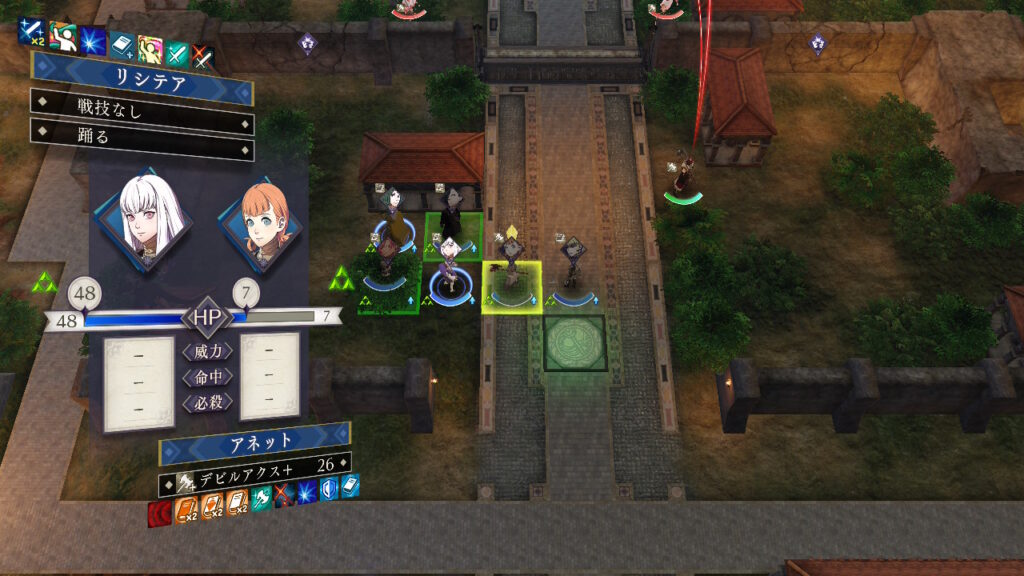This screenshot has width=1024, height=576.
Task: Select the sword x2 skill icon
Action: click(x=33, y=35)
